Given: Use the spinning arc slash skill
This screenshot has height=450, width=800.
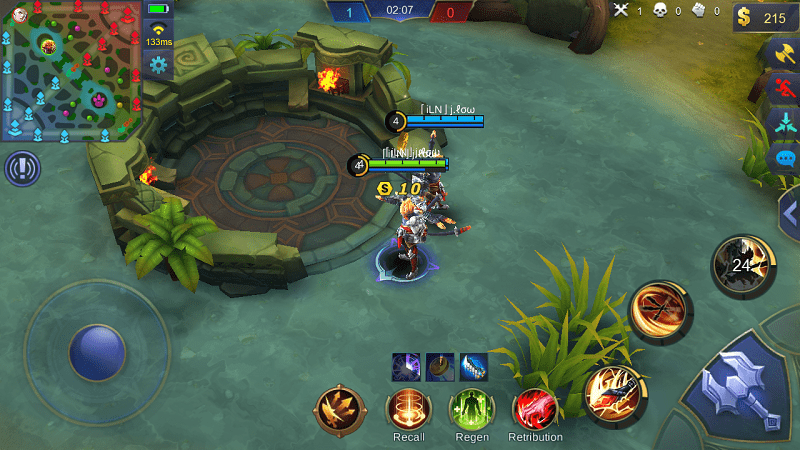Looking at the screenshot, I should pos(662,311).
